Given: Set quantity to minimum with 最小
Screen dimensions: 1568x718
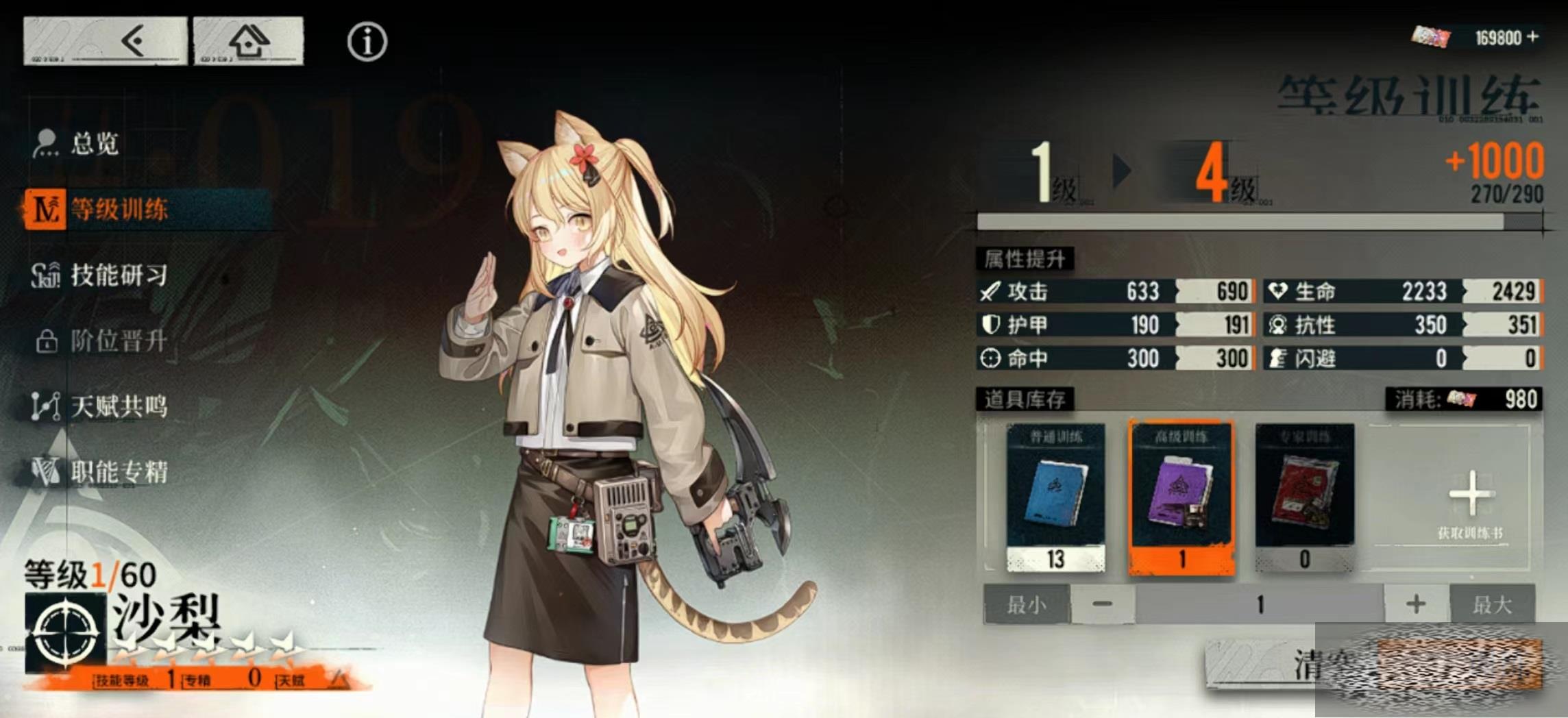Looking at the screenshot, I should (x=1027, y=604).
